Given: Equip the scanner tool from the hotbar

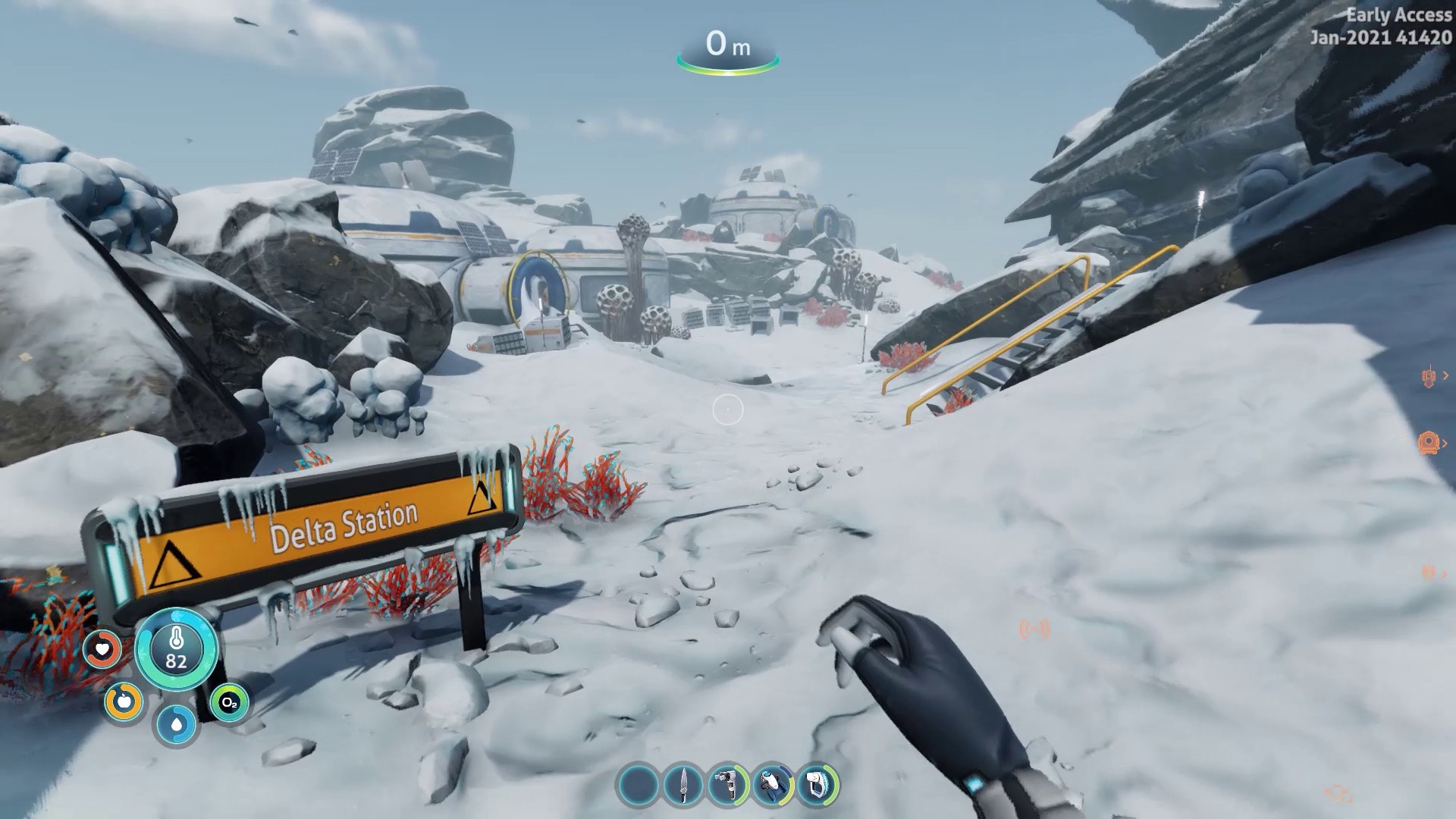Looking at the screenshot, I should (728, 784).
